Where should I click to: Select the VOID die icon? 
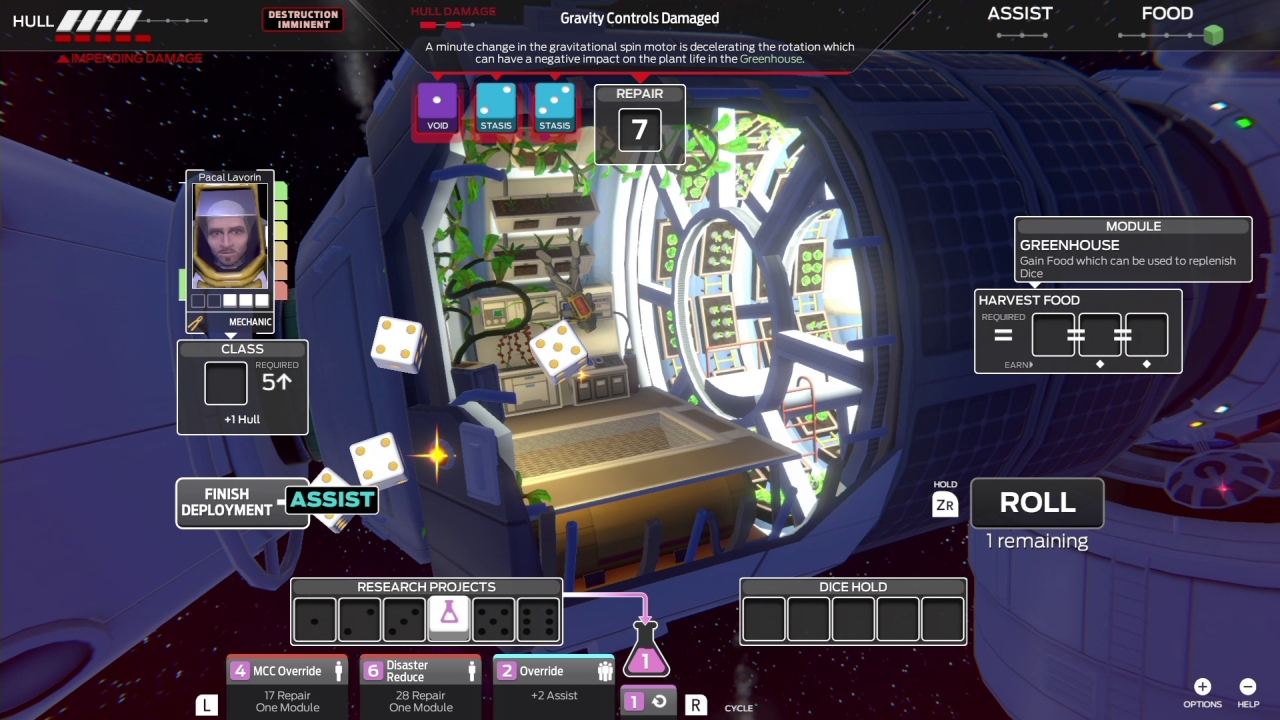coord(437,105)
